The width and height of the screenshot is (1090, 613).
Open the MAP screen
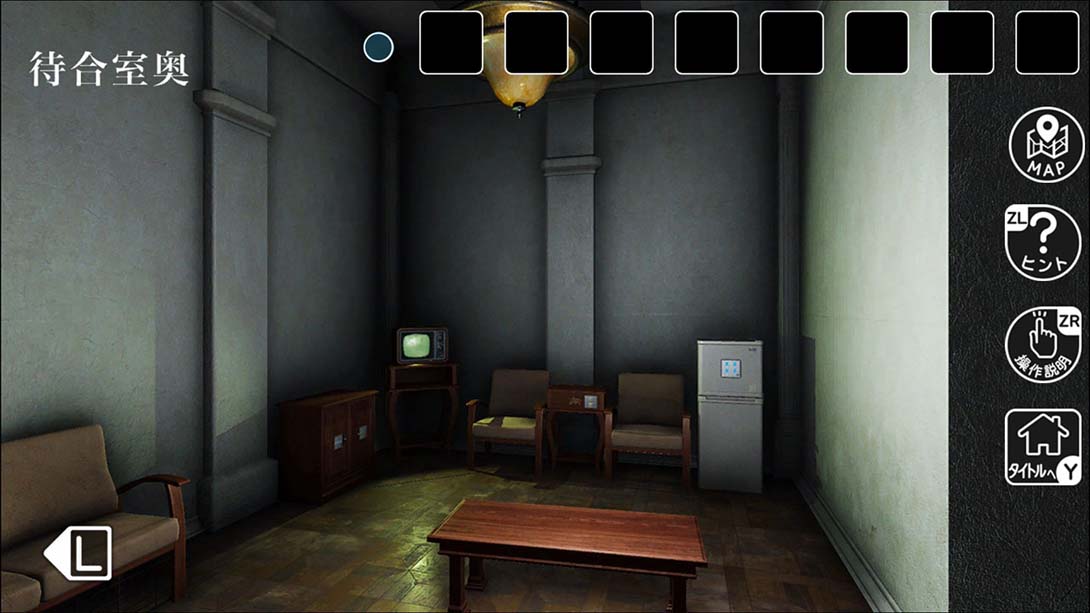(1045, 145)
